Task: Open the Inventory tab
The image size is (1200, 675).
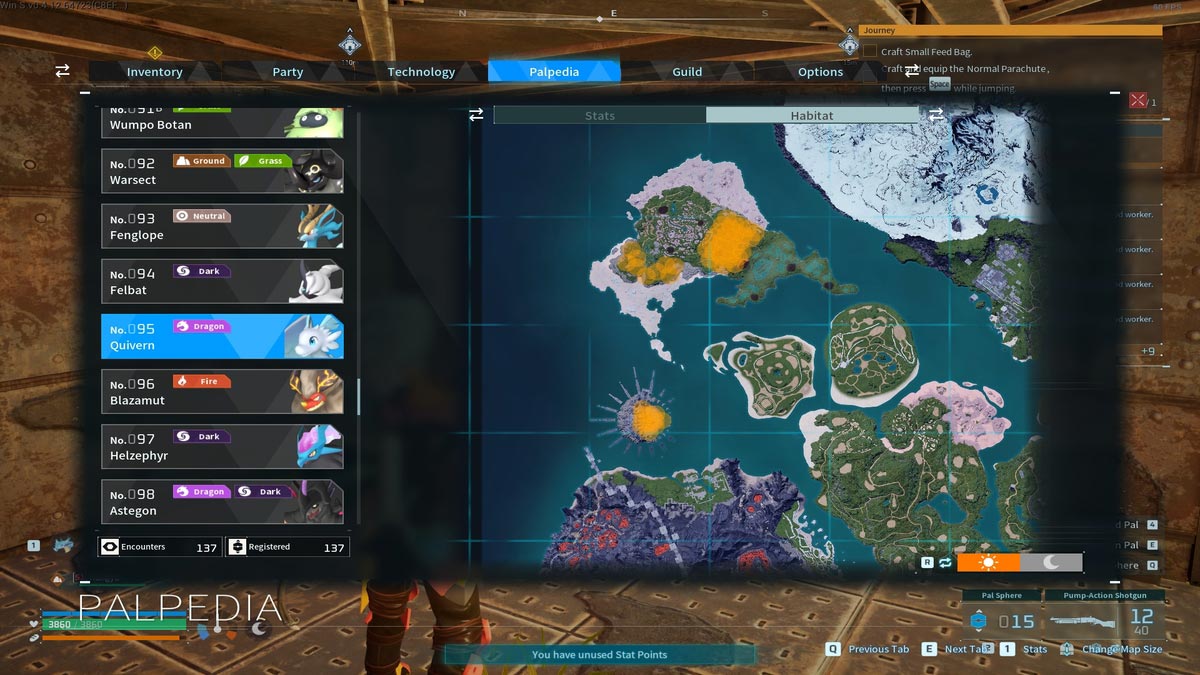Action: tap(154, 72)
